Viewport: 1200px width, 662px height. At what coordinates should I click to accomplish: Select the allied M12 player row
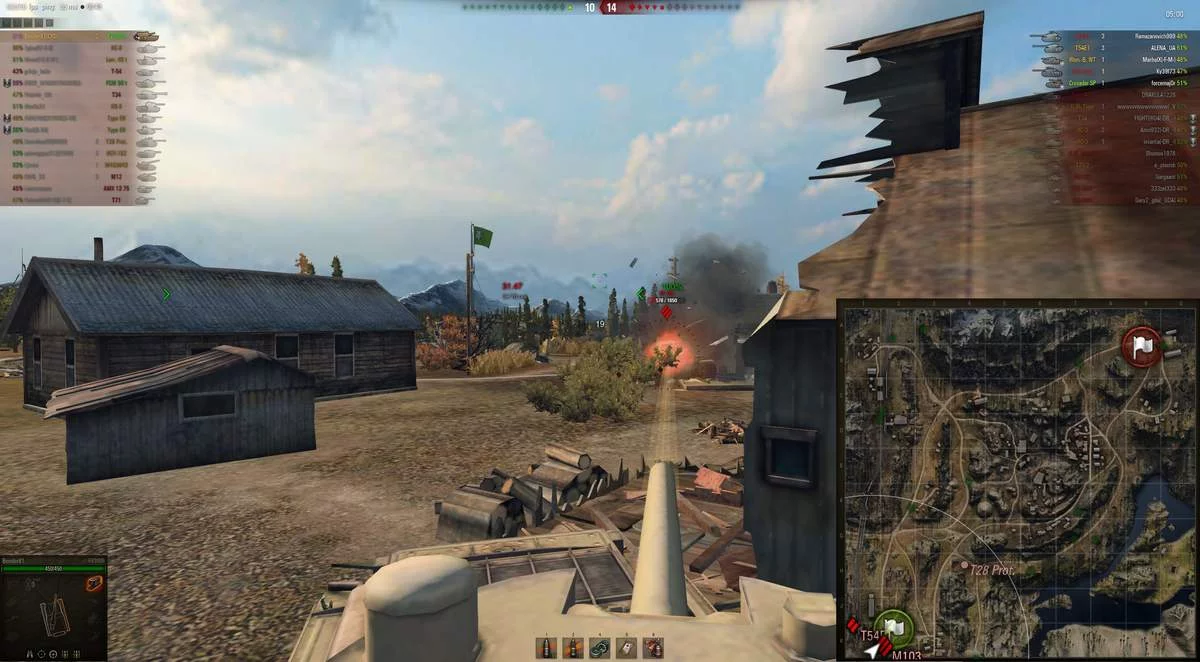click(x=80, y=176)
